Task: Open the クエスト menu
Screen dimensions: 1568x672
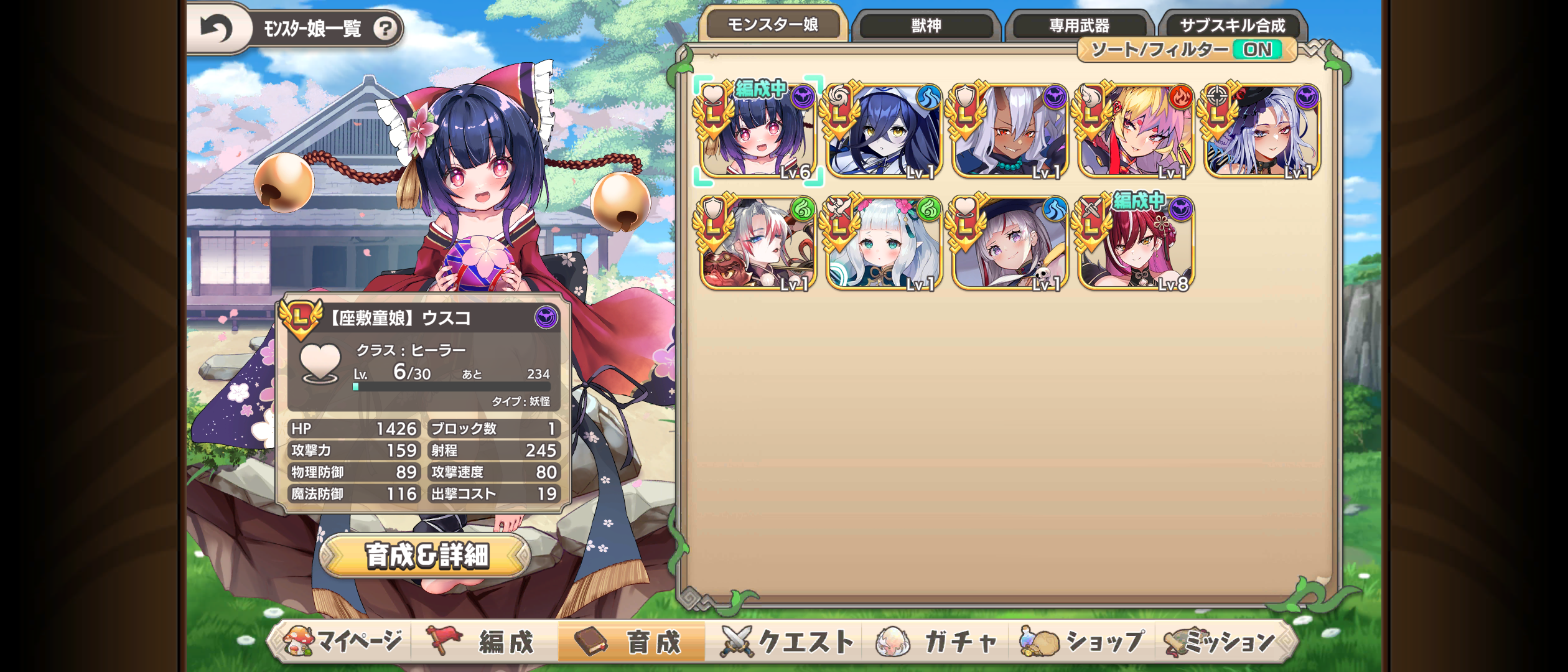Action: (788, 642)
